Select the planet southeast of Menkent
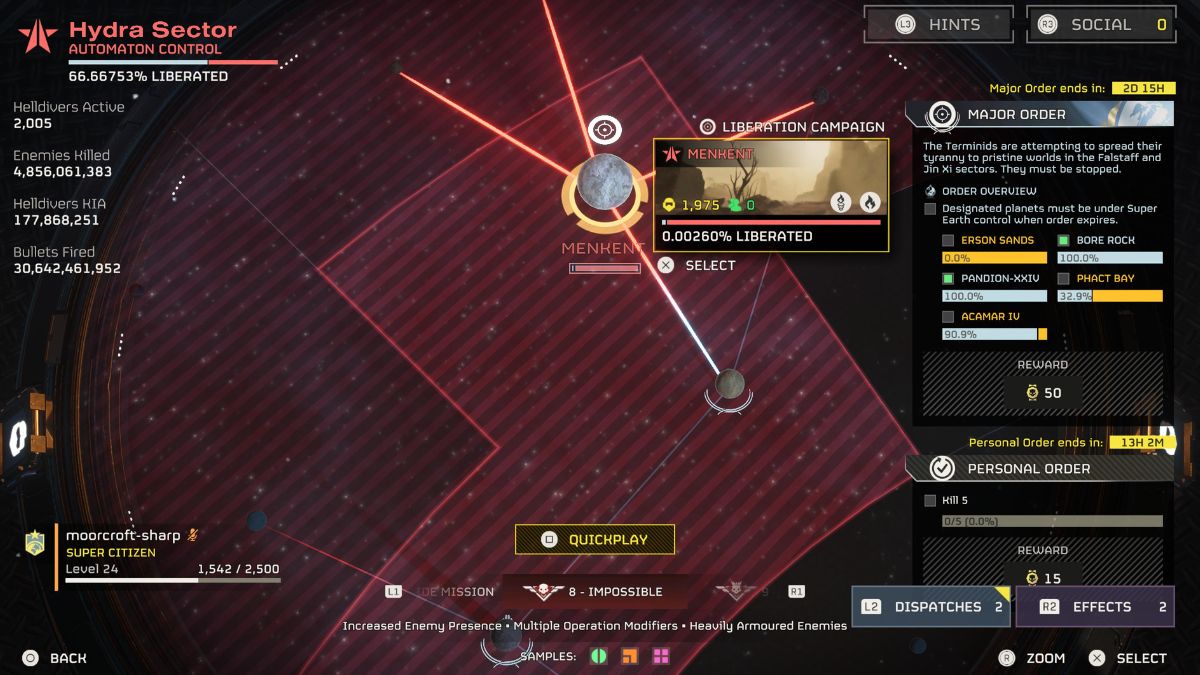1200x675 pixels. tap(730, 384)
